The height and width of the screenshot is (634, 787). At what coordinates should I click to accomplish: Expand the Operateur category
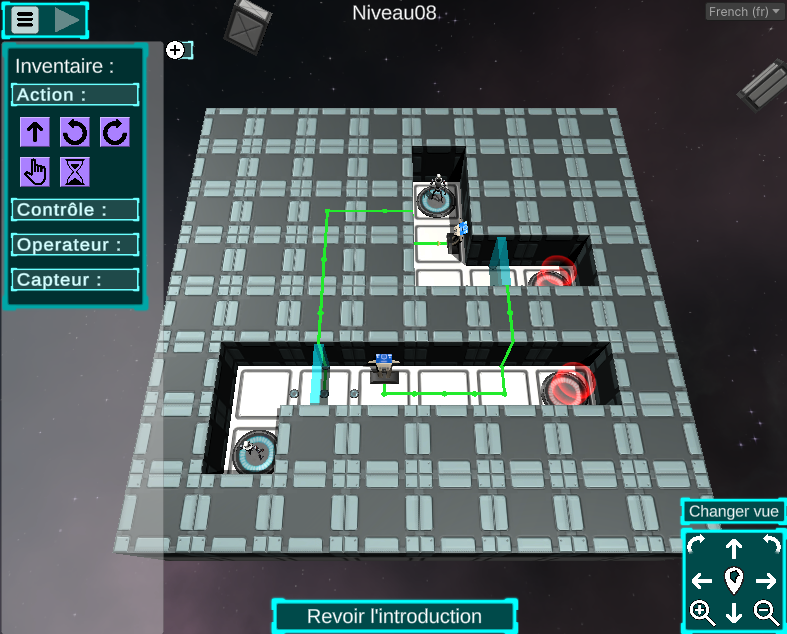point(75,245)
